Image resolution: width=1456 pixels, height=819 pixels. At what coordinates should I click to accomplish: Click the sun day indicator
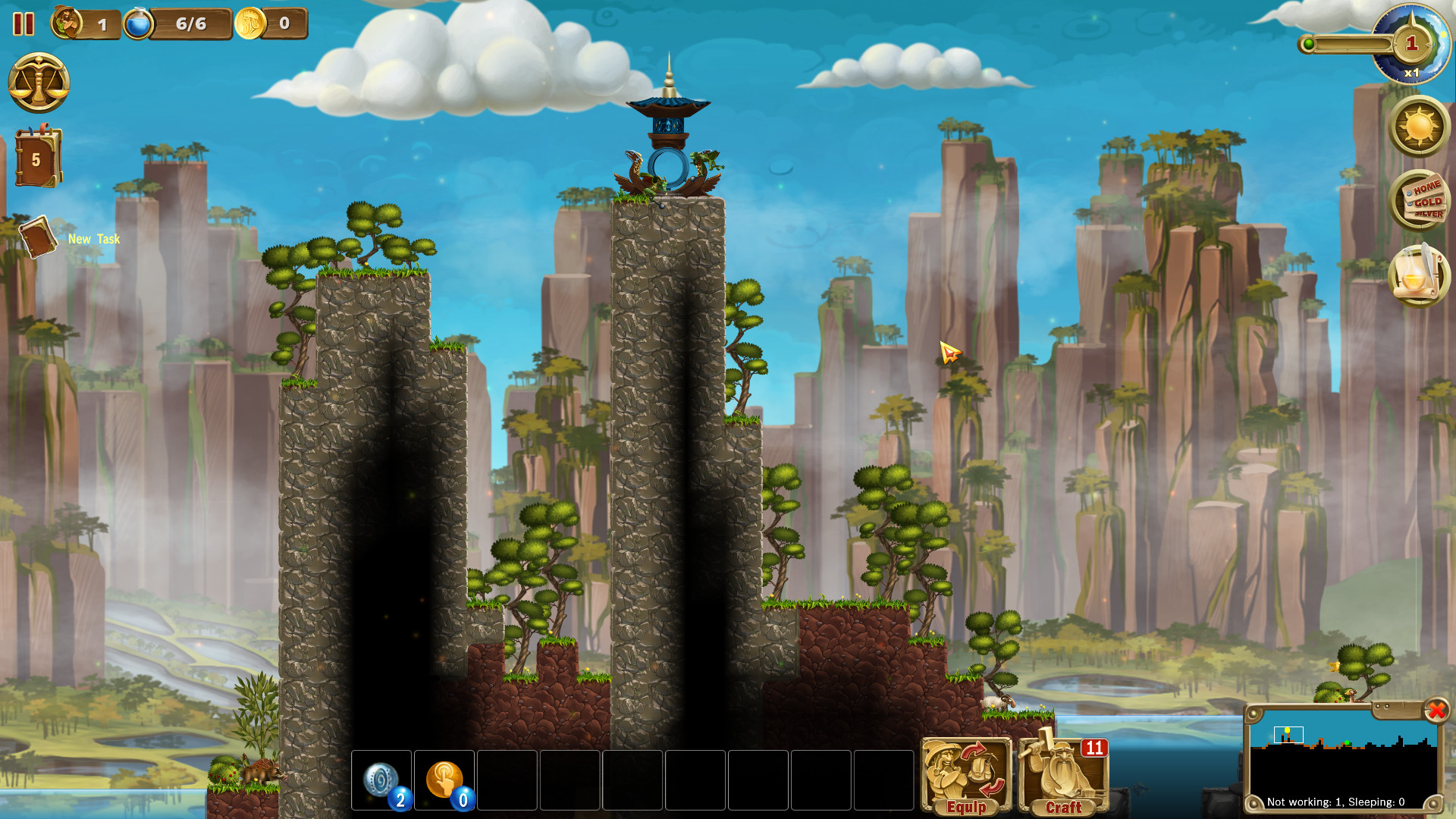1417,127
